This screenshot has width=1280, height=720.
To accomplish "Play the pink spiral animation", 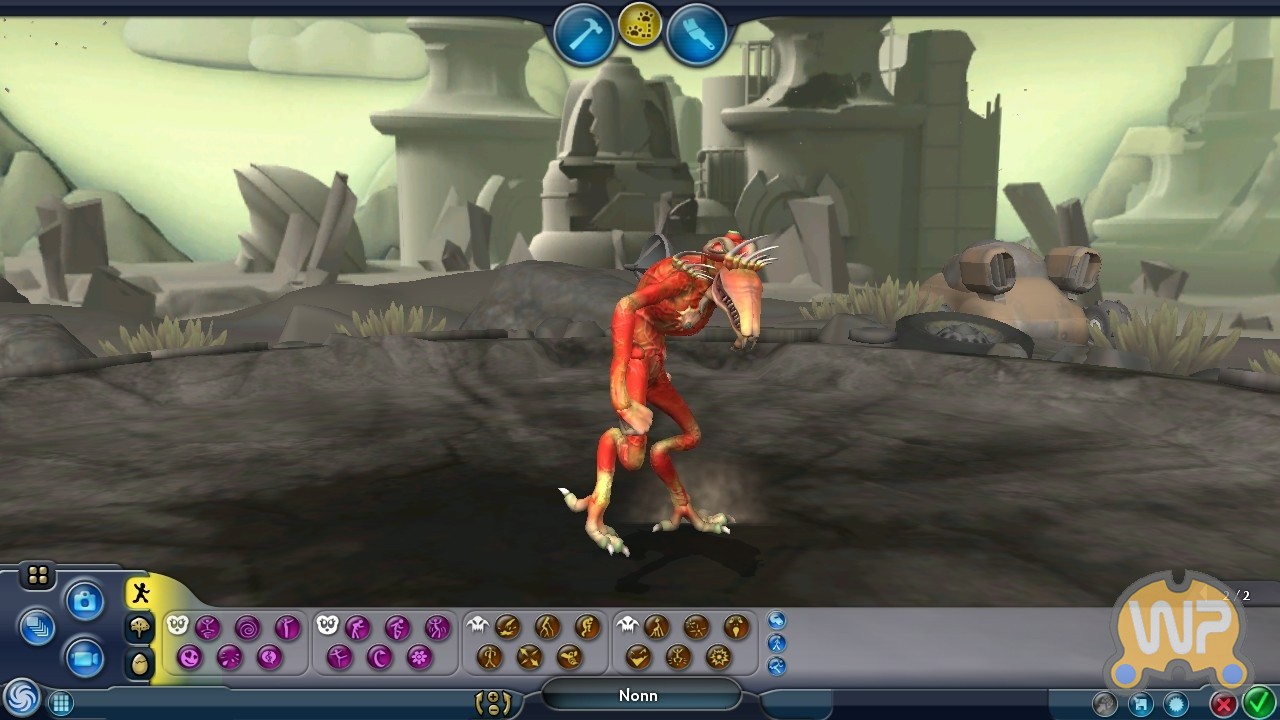I will click(247, 628).
